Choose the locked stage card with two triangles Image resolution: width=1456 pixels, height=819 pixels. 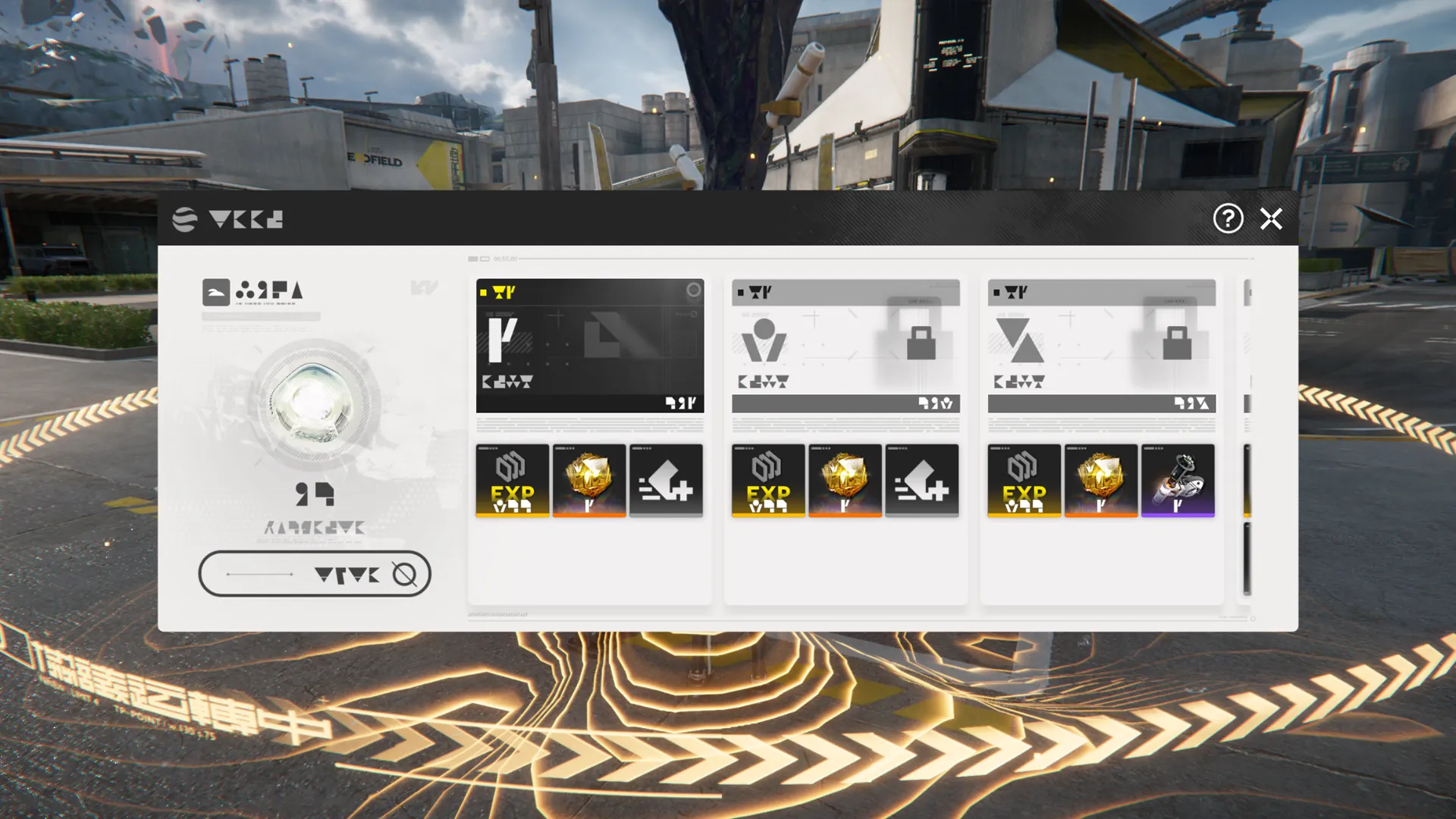1101,346
